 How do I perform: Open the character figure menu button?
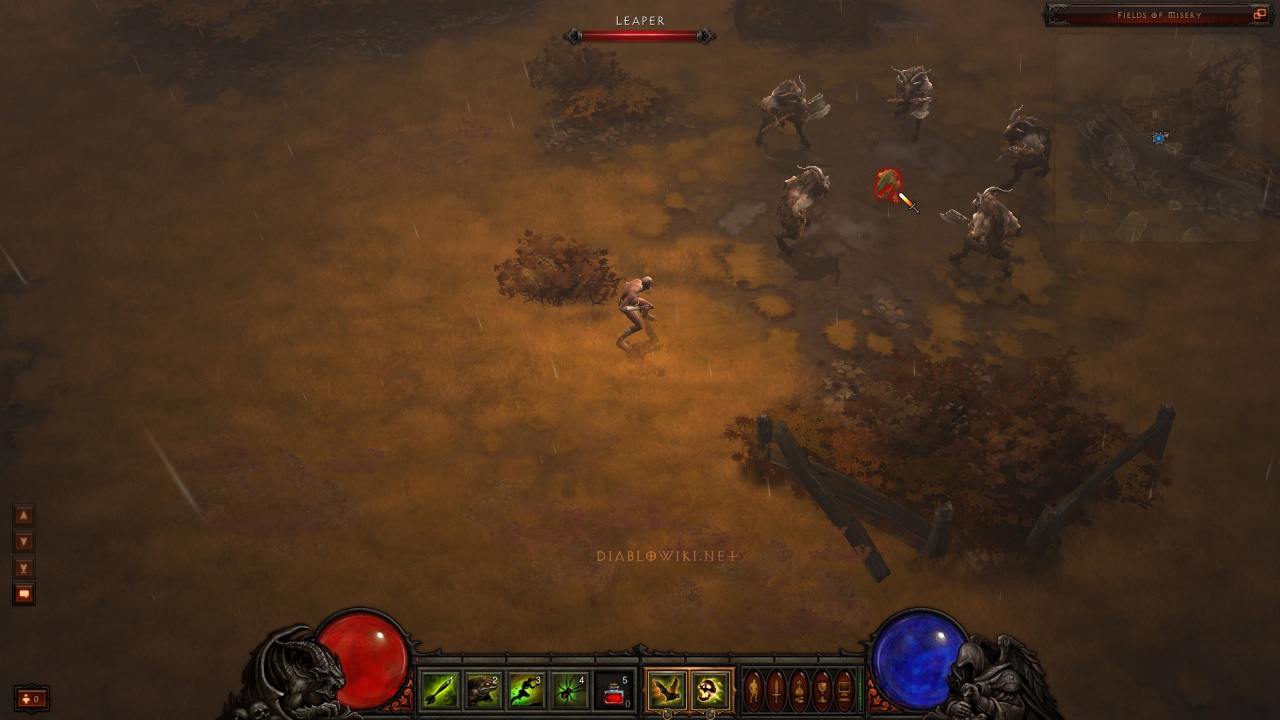point(754,690)
